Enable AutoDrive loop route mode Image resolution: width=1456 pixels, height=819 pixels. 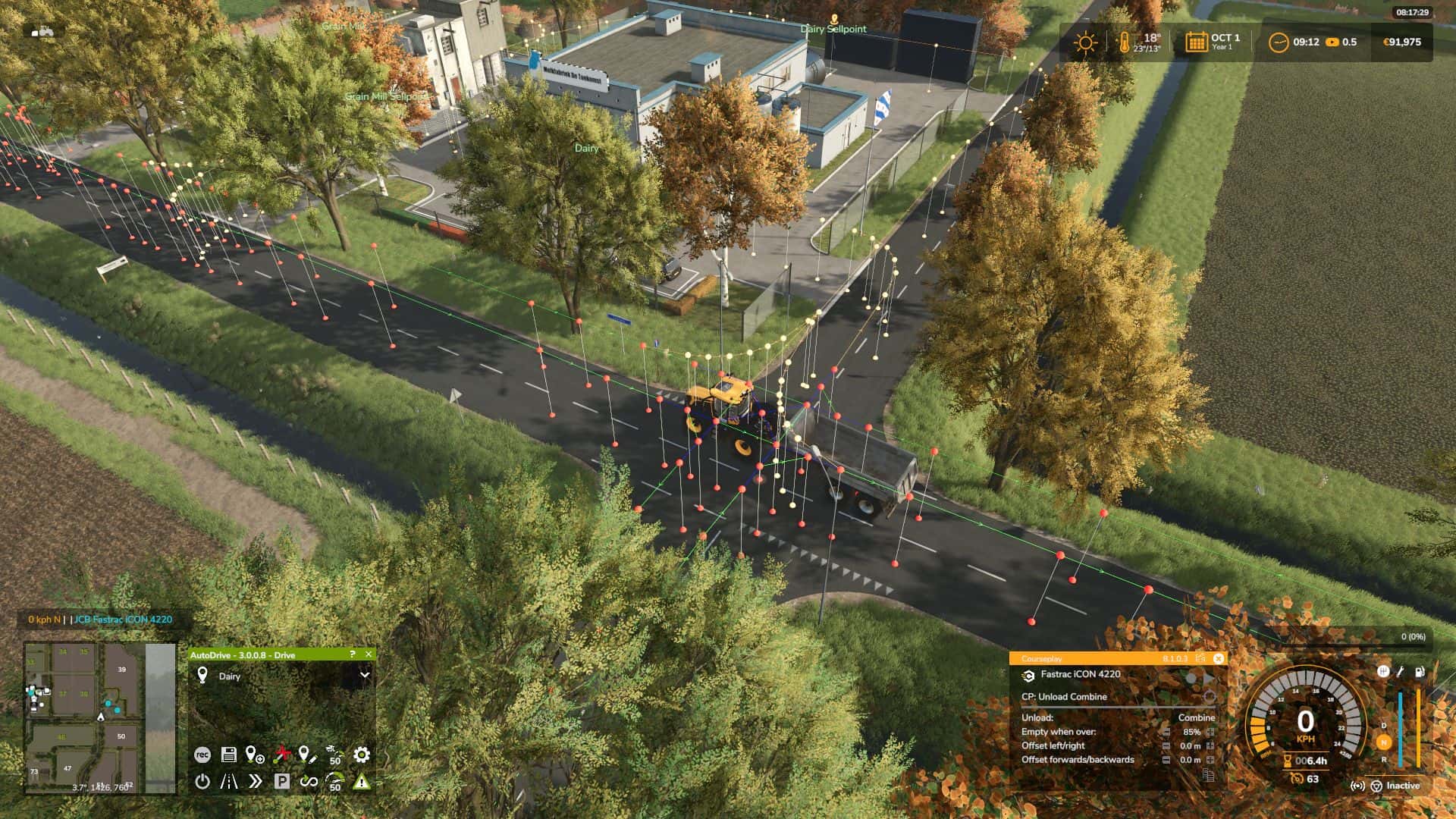[x=308, y=782]
